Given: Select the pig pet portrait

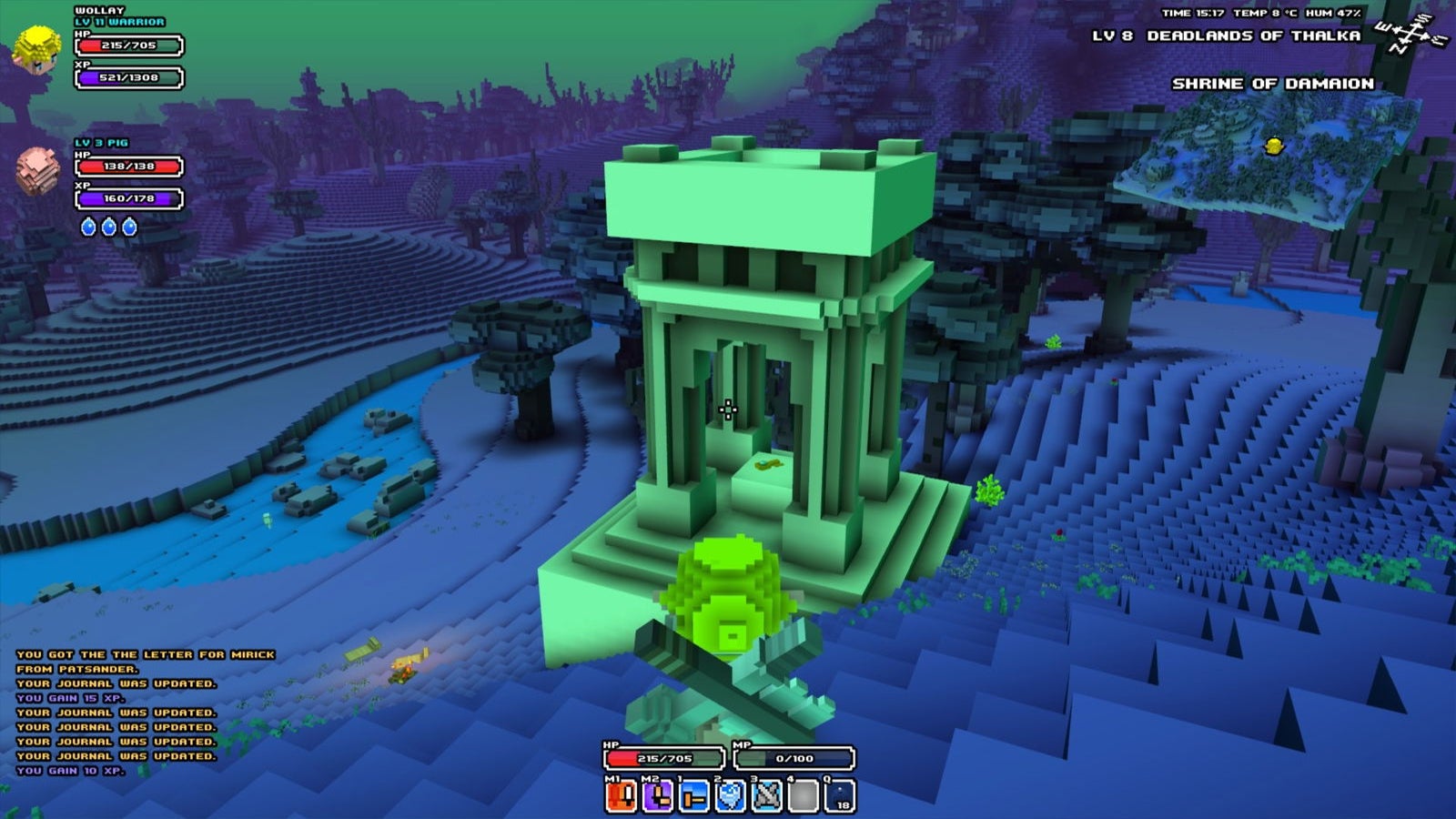Looking at the screenshot, I should 37,170.
